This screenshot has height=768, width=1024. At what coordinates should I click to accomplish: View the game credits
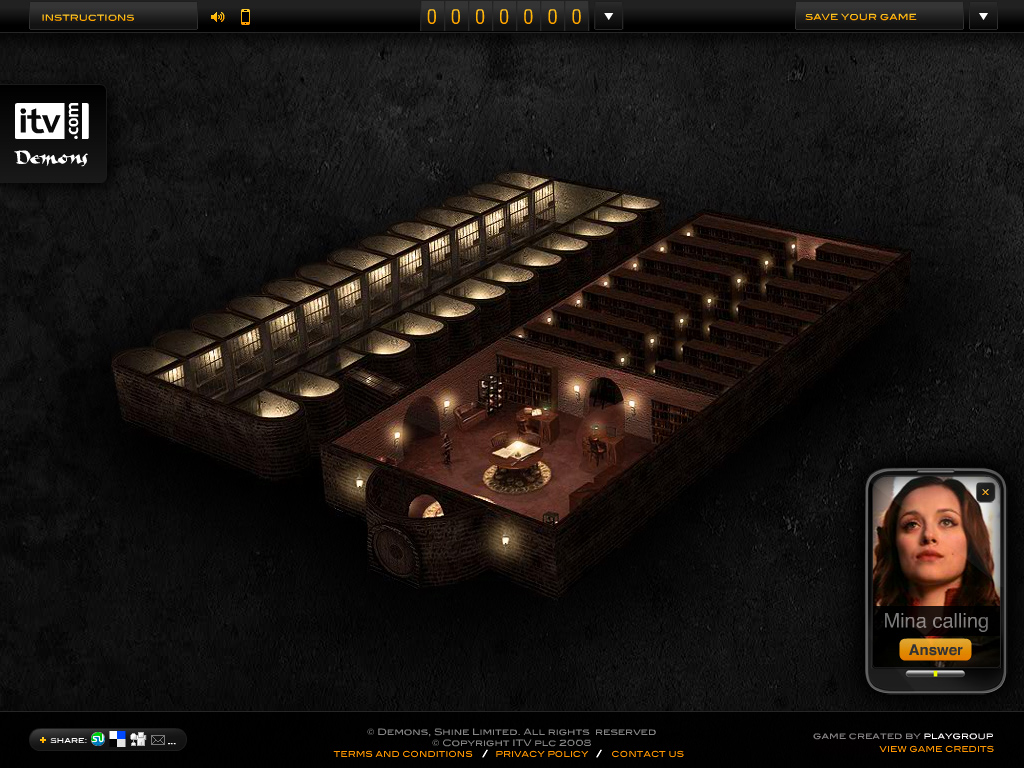coord(936,749)
